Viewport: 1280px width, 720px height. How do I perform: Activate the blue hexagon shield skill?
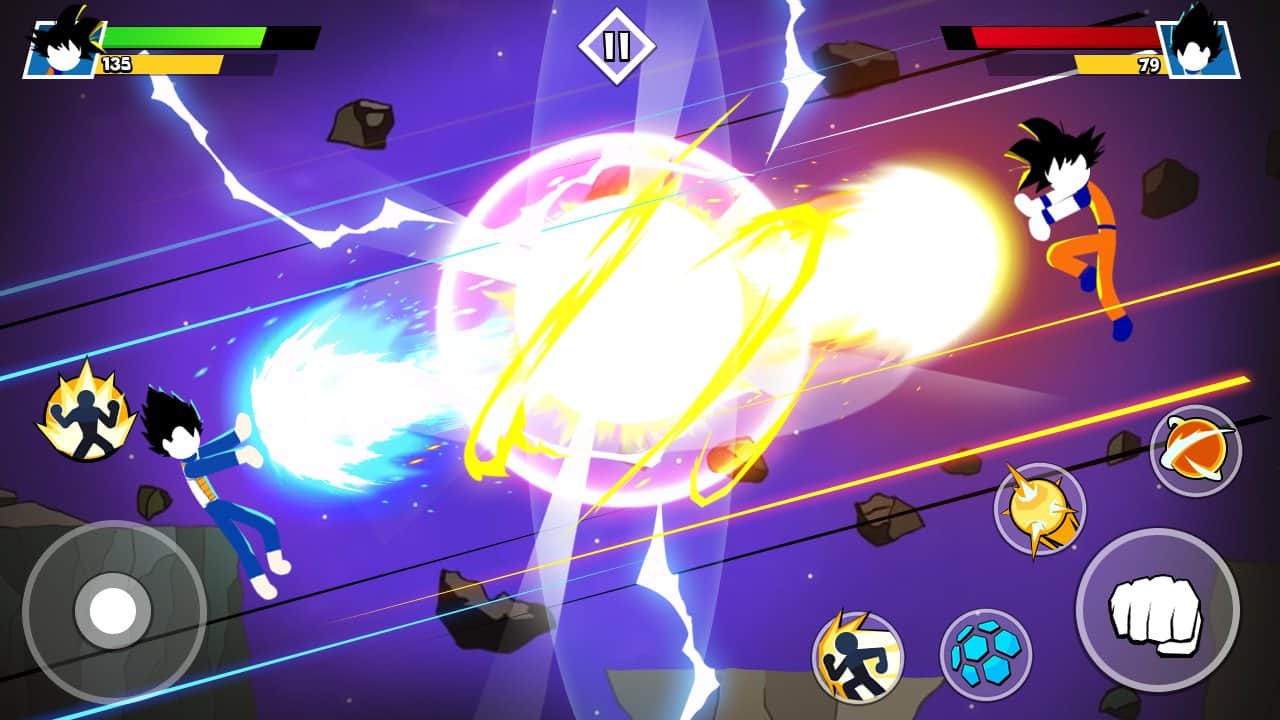tap(985, 654)
